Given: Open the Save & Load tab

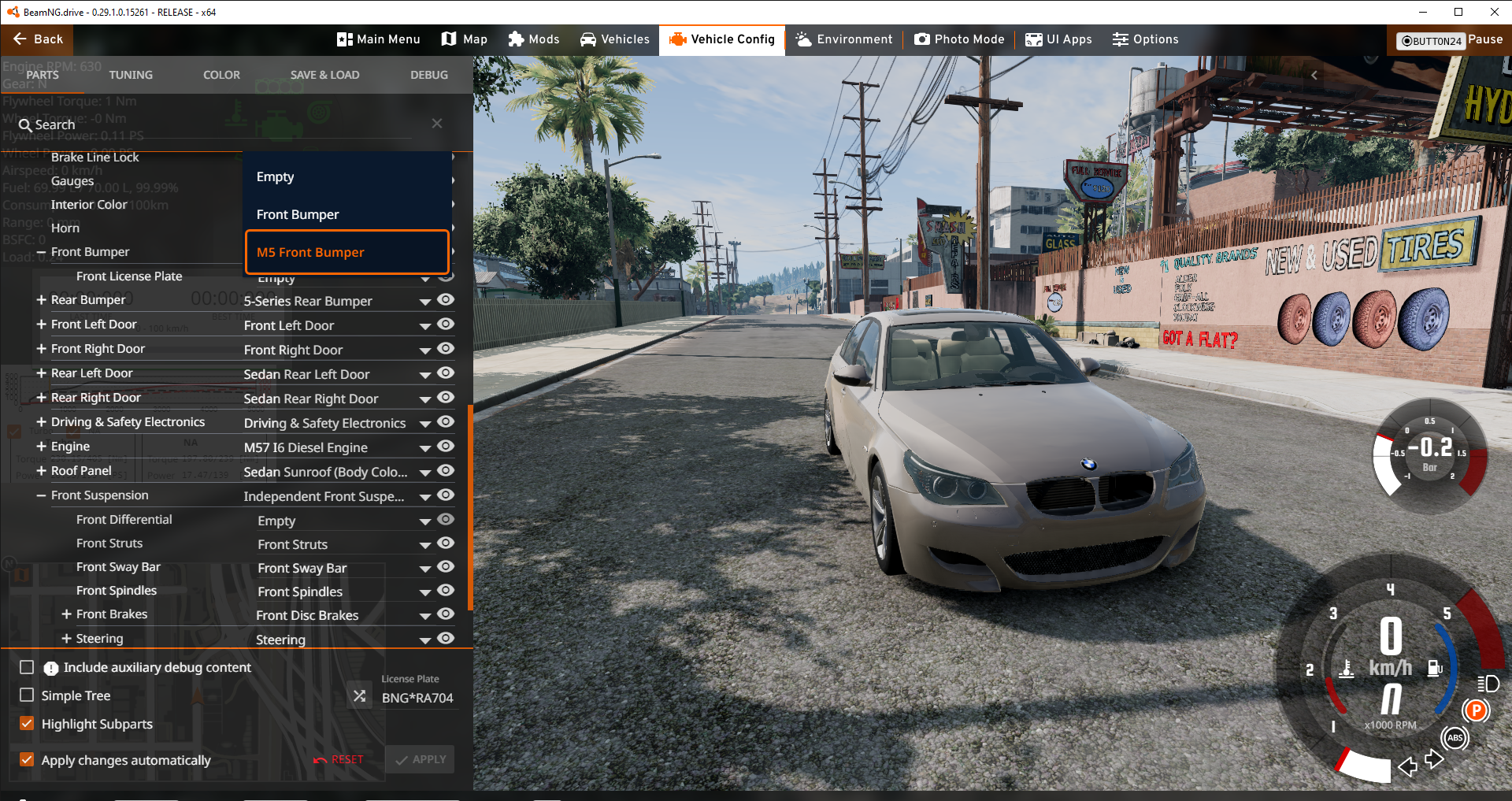Looking at the screenshot, I should tap(324, 75).
